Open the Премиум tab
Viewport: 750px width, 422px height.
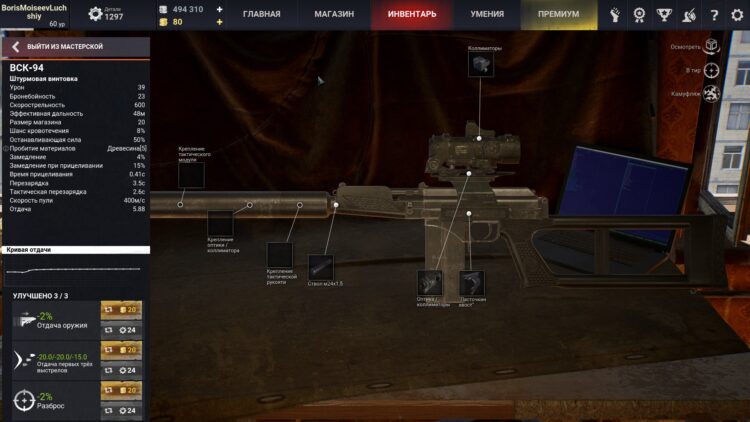point(558,15)
